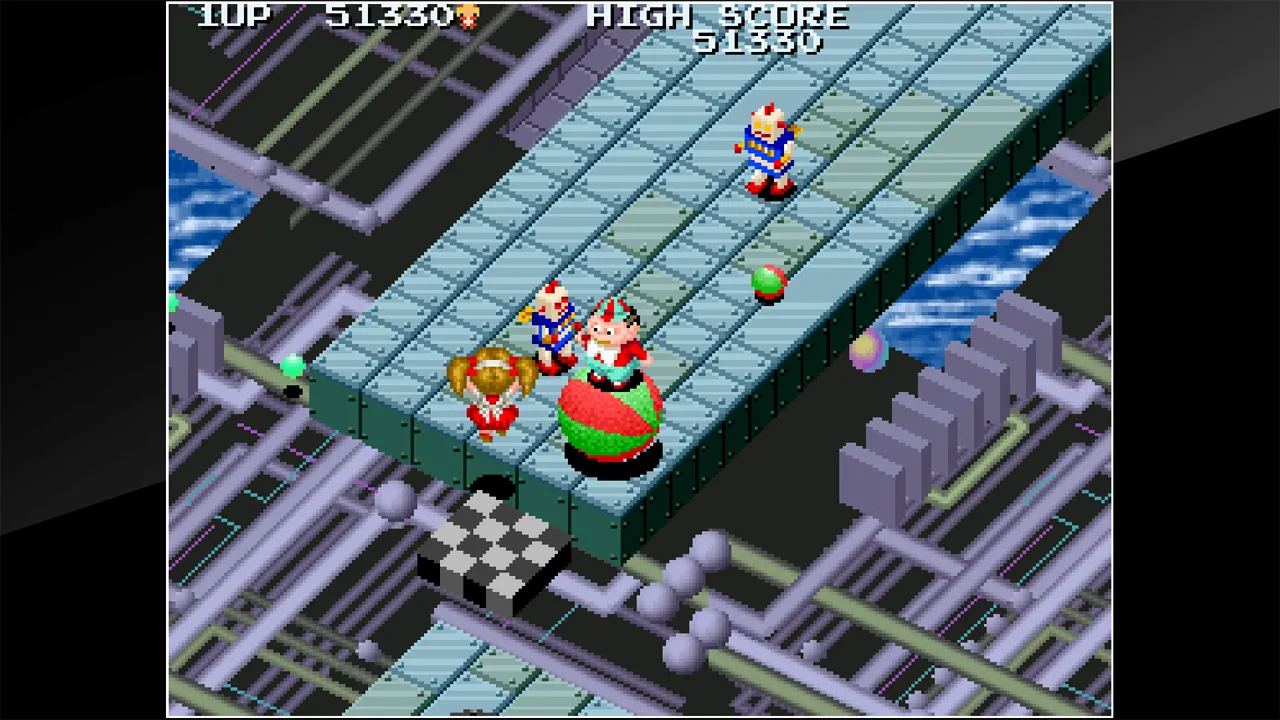Select the player character riding the striped ball

610,370
